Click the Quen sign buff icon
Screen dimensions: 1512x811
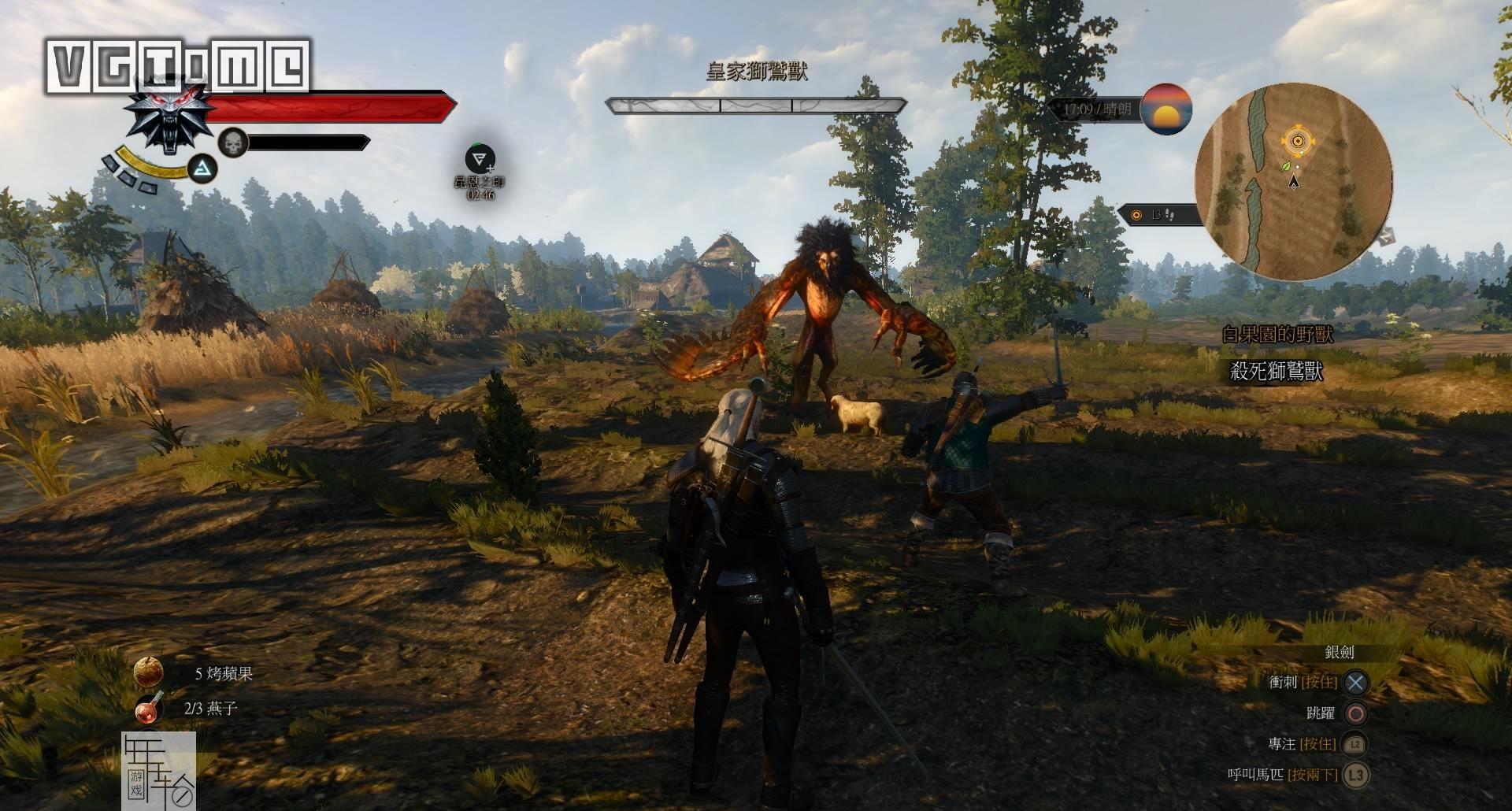(x=480, y=160)
